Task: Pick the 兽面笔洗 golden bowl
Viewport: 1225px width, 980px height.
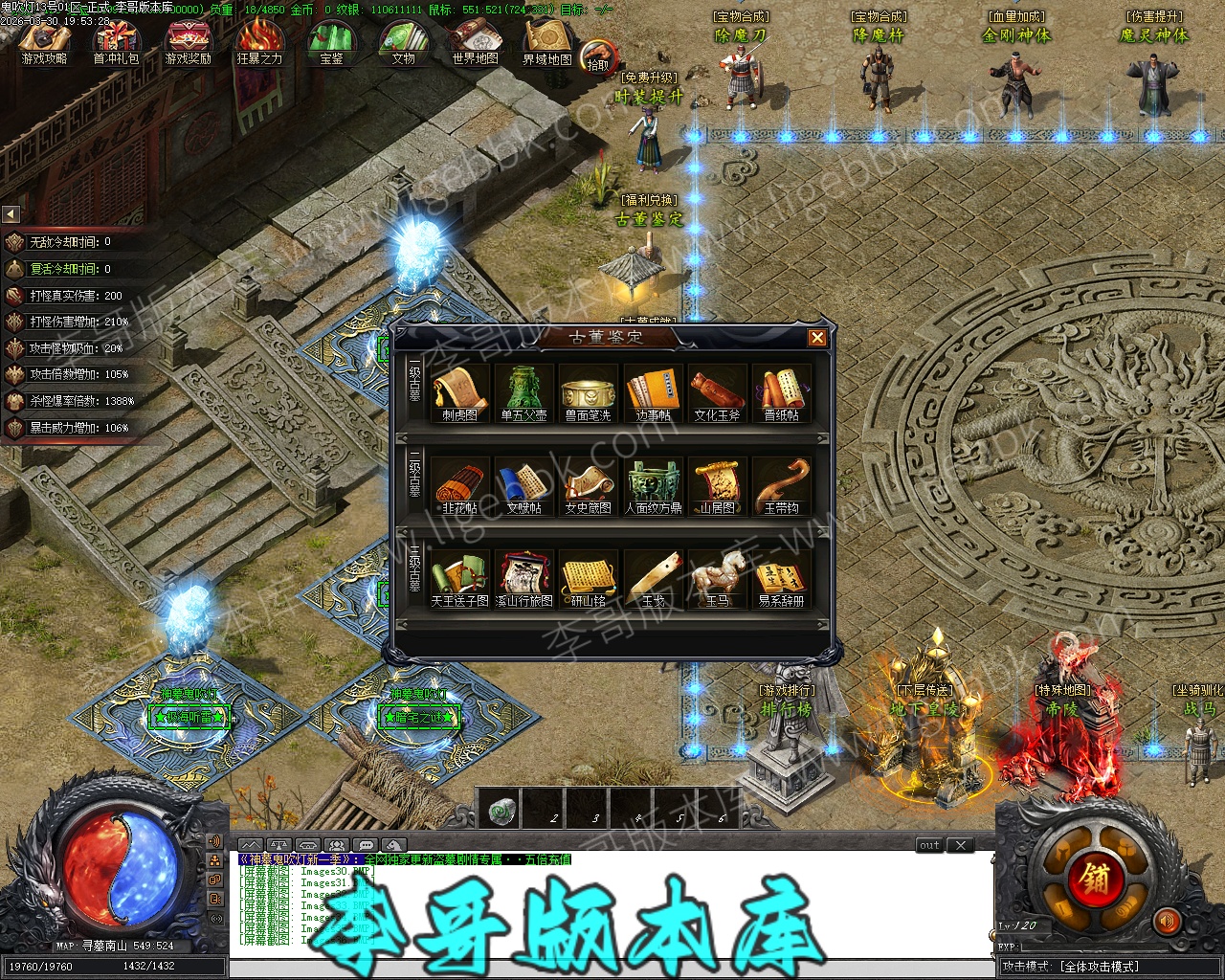Action: 588,391
